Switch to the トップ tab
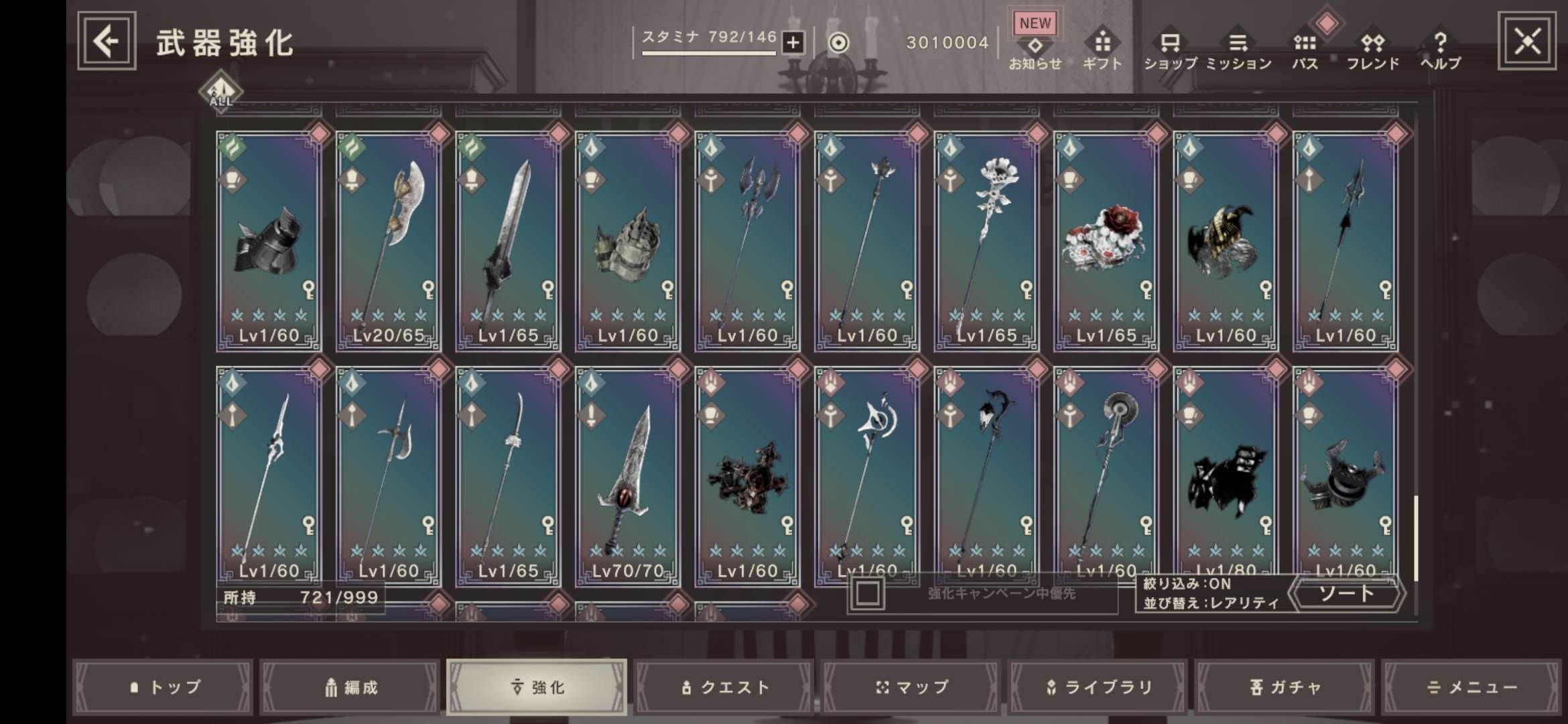The image size is (1568, 724). click(163, 687)
